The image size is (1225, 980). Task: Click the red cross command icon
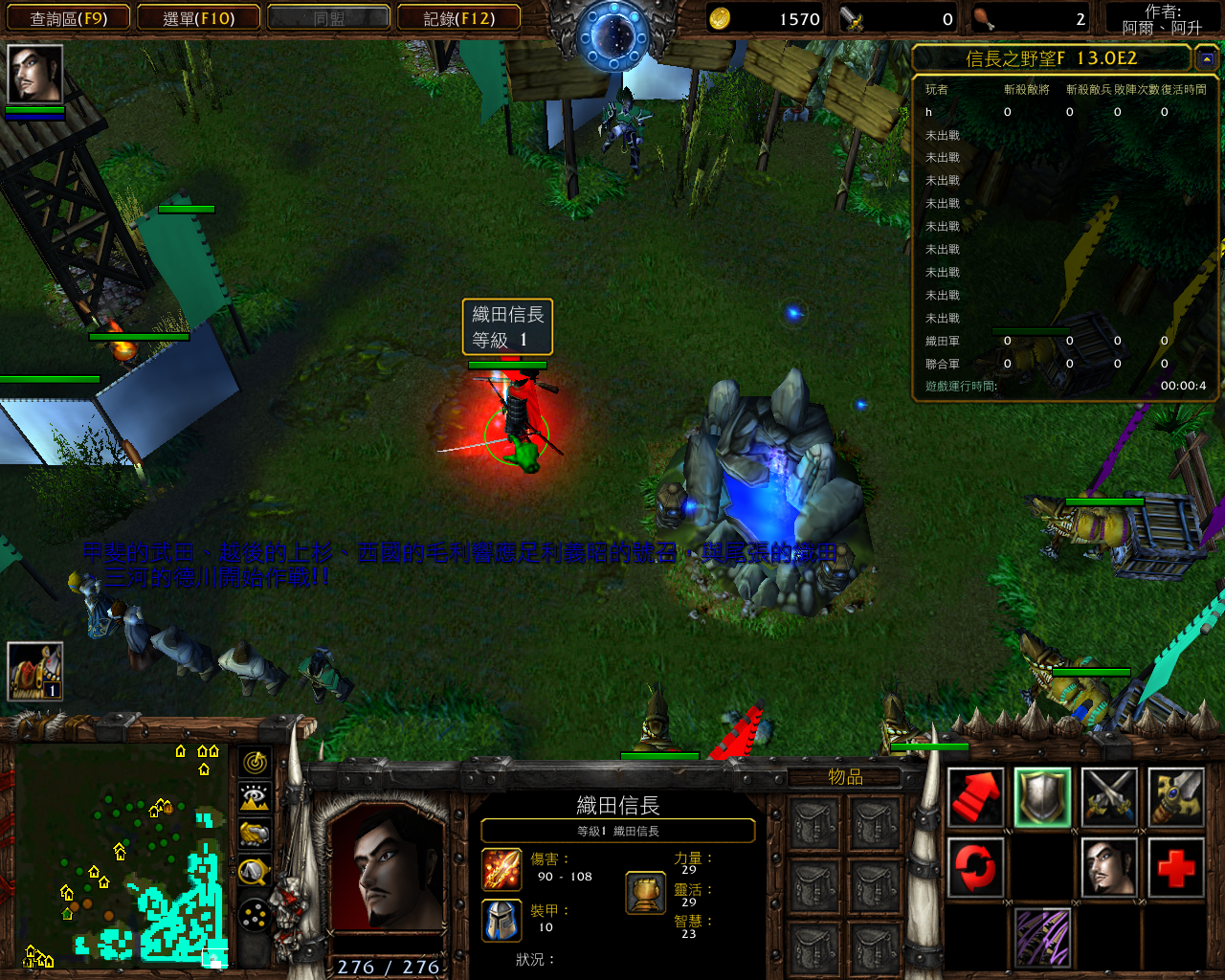[x=1175, y=866]
